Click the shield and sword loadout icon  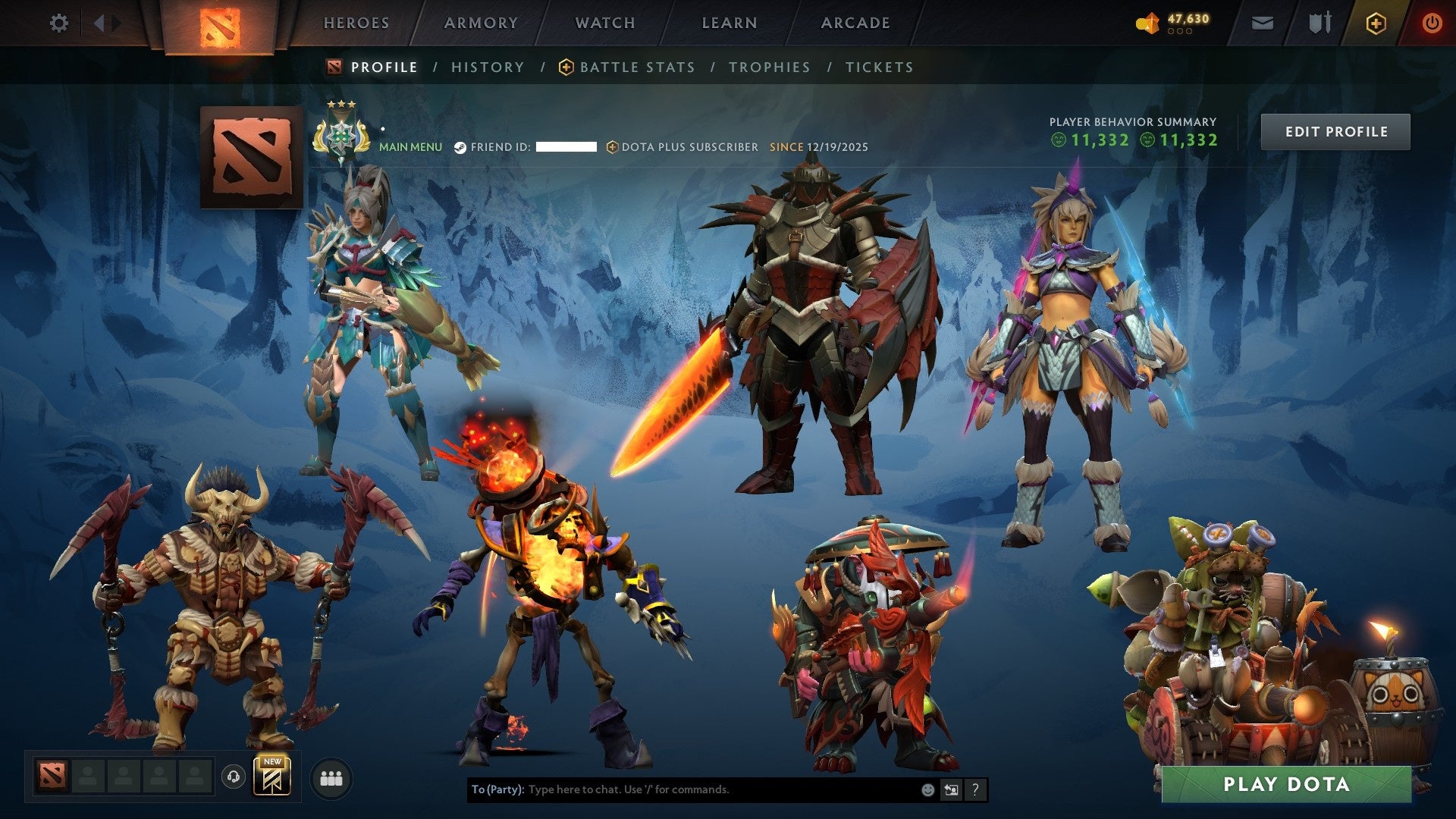tap(1319, 23)
